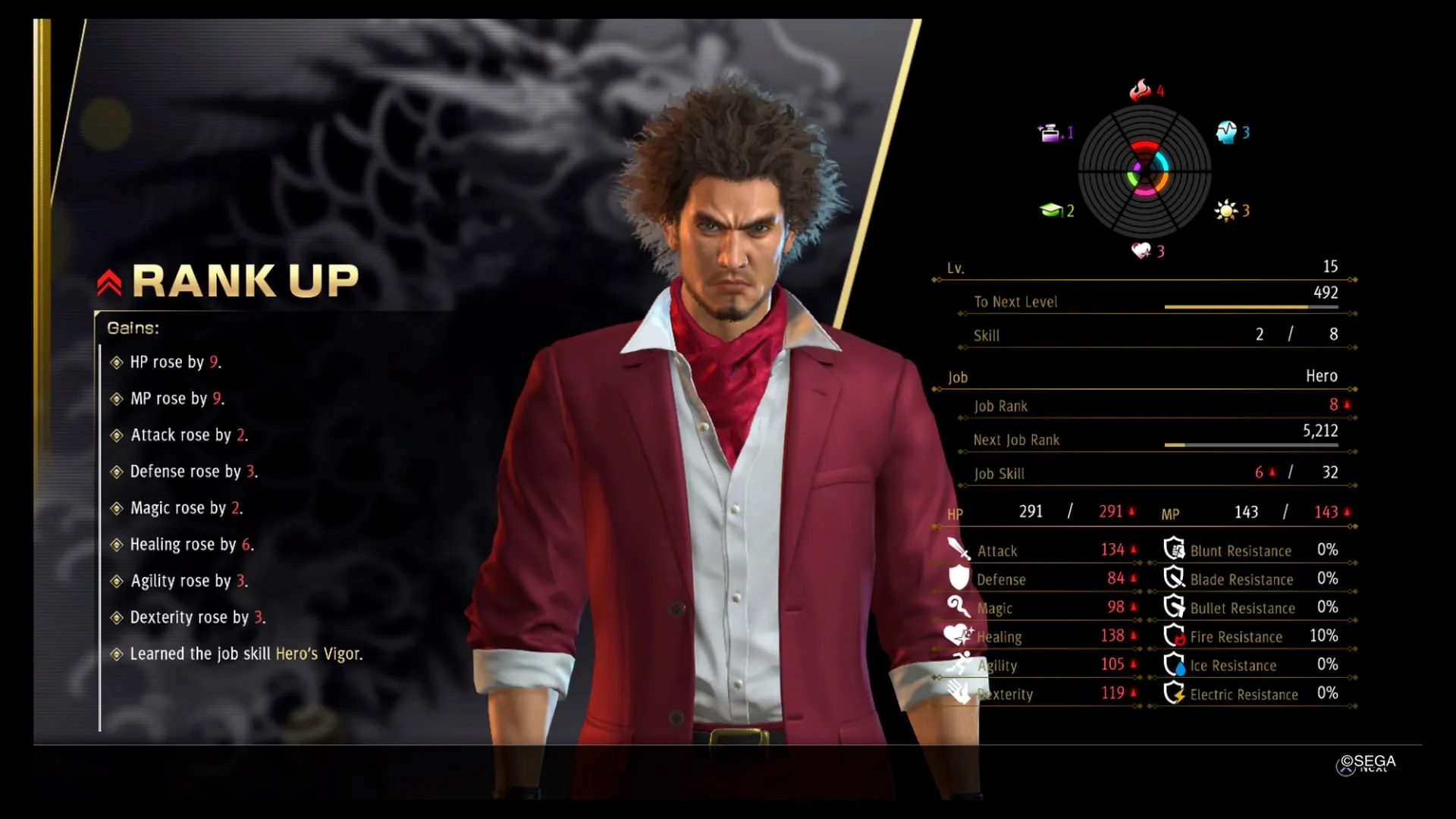Image resolution: width=1456 pixels, height=819 pixels.
Task: Select the pink heart Kindness icon
Action: click(1141, 250)
